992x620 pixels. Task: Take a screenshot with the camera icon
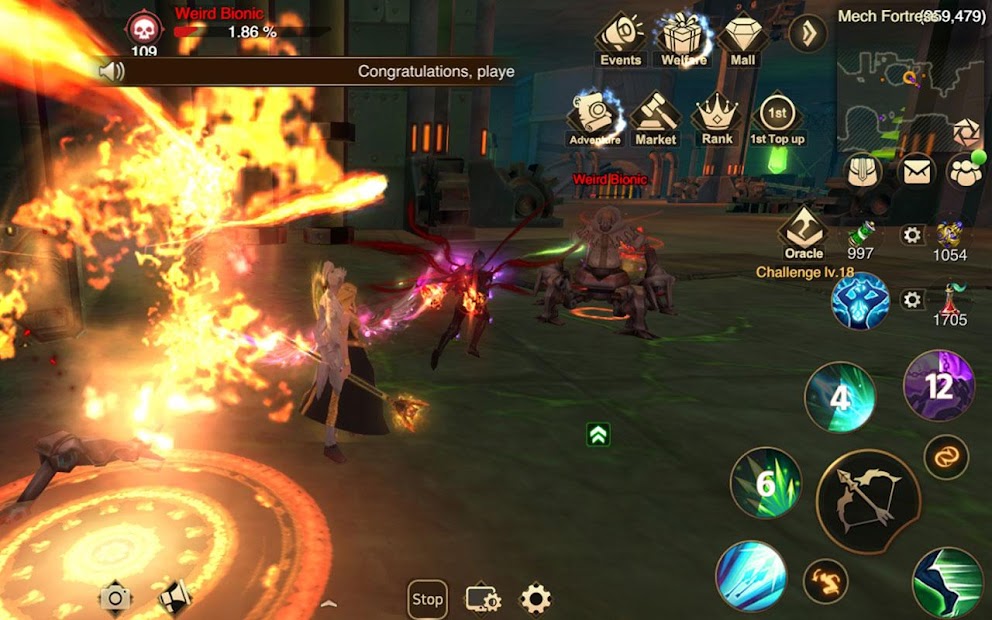(115, 598)
